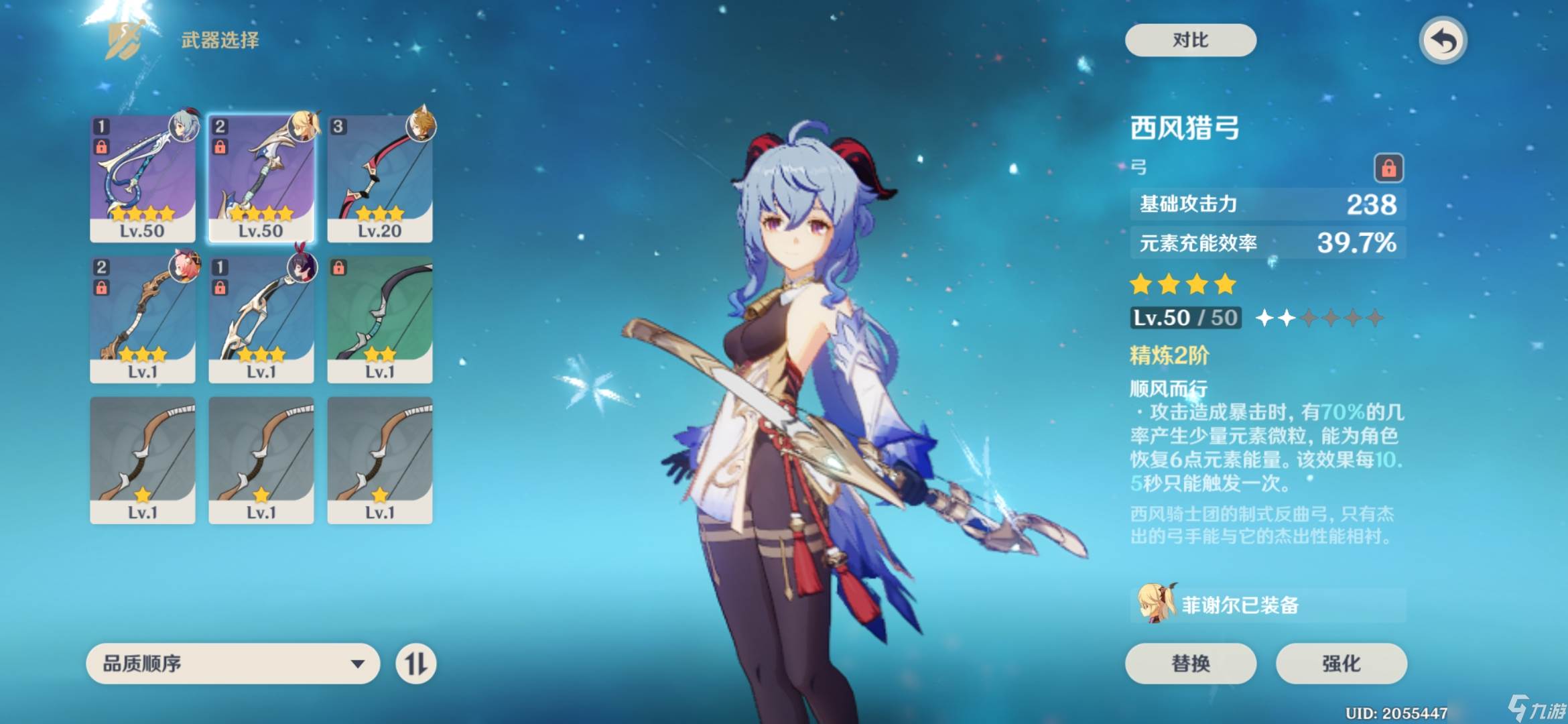Viewport: 1568px width, 724px height.
Task: Go back using the return arrow
Action: [1443, 41]
